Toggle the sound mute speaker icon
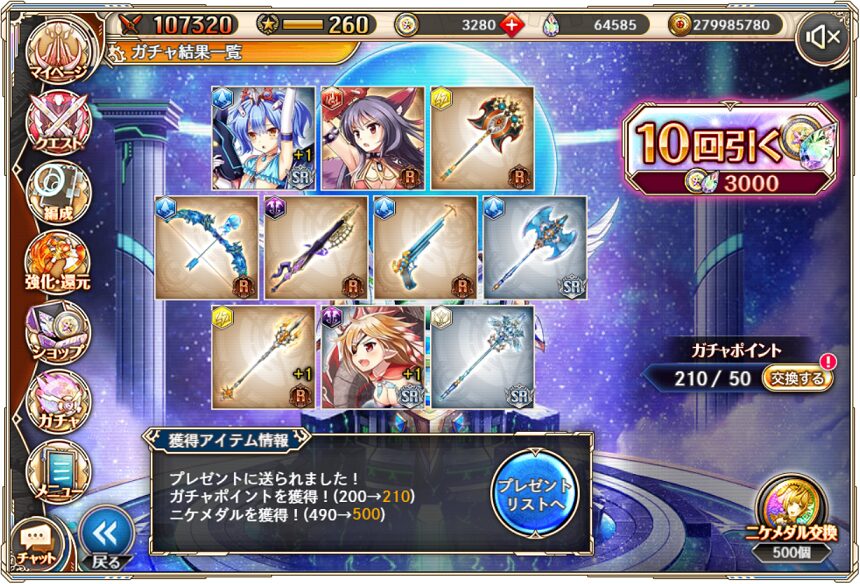 click(x=824, y=38)
